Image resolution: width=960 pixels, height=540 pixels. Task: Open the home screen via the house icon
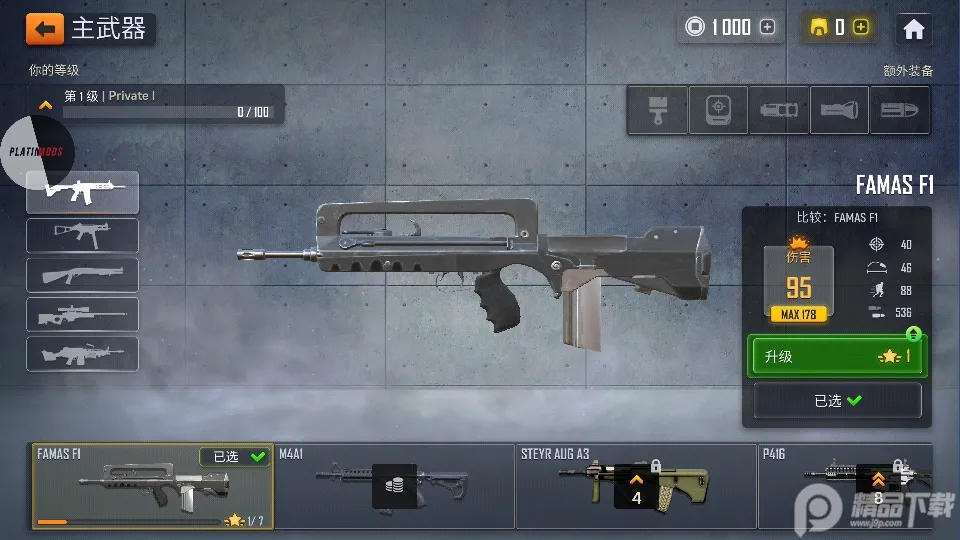[913, 29]
